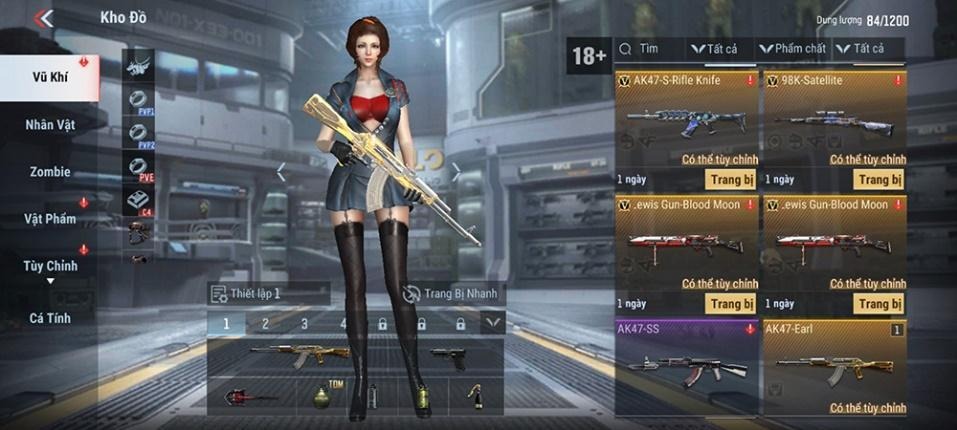Screen dimensions: 957x430
Task: Switch to the Nhân Vật tab
Action: point(50,125)
